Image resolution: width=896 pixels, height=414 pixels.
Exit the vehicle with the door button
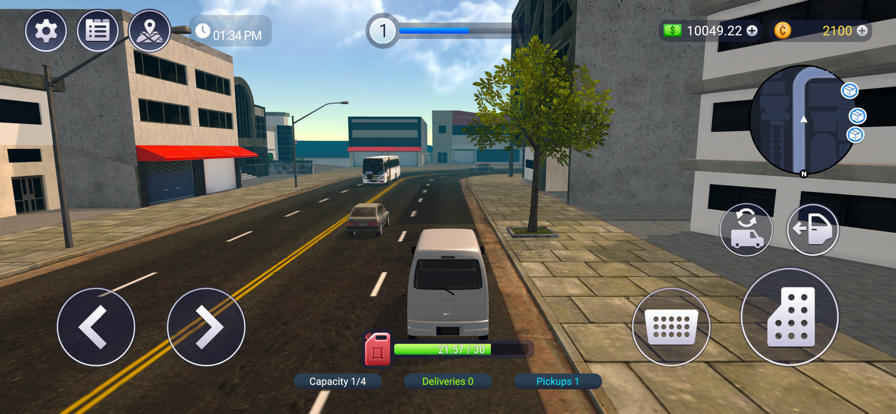[812, 229]
